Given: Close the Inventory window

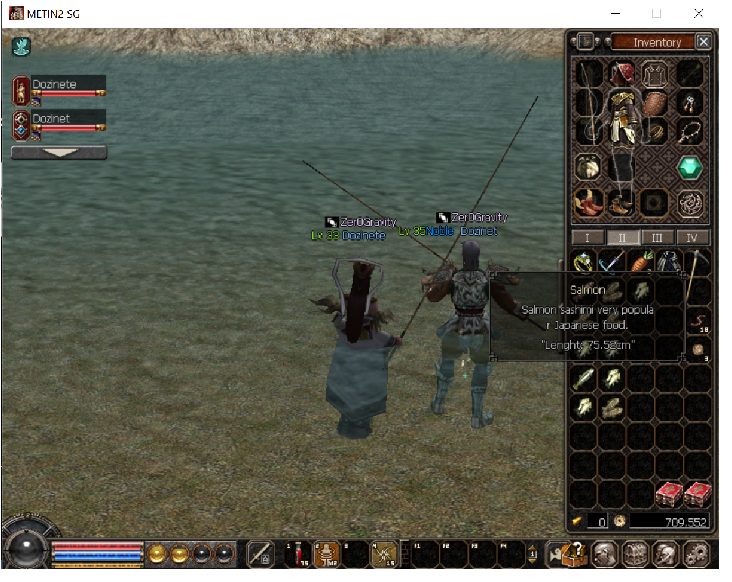Looking at the screenshot, I should (x=704, y=42).
